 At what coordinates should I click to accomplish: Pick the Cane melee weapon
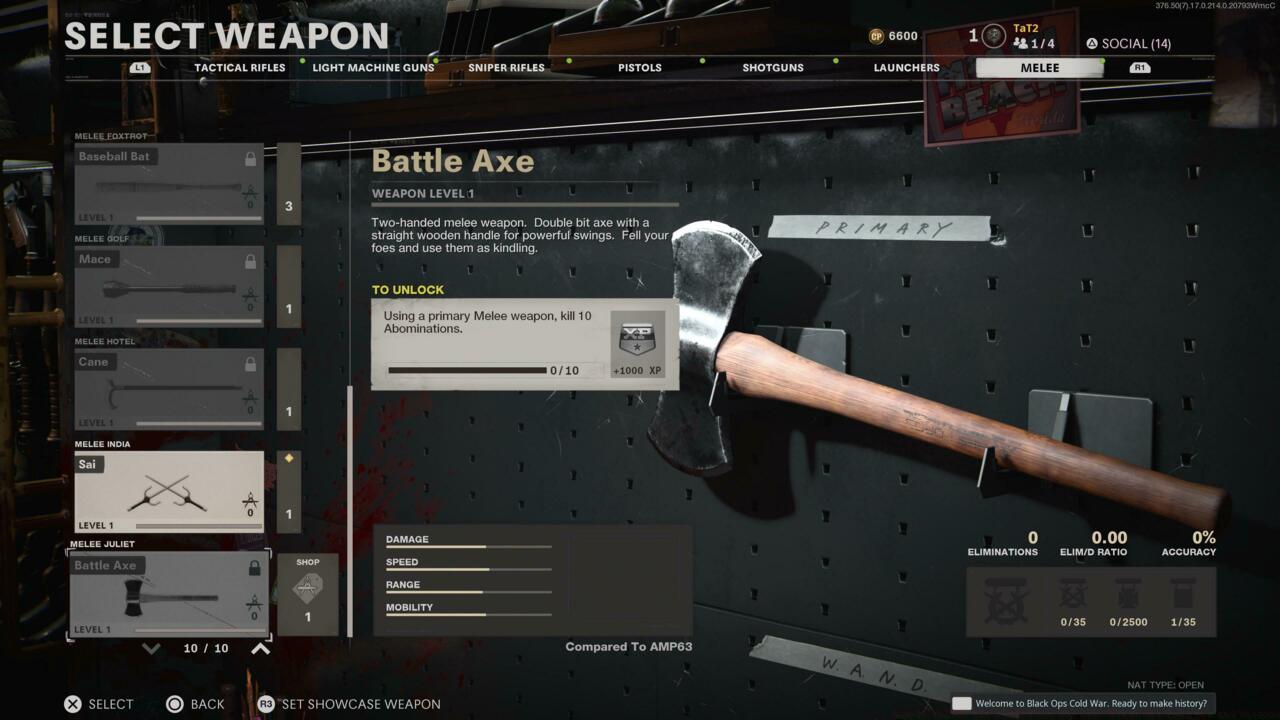[x=169, y=390]
